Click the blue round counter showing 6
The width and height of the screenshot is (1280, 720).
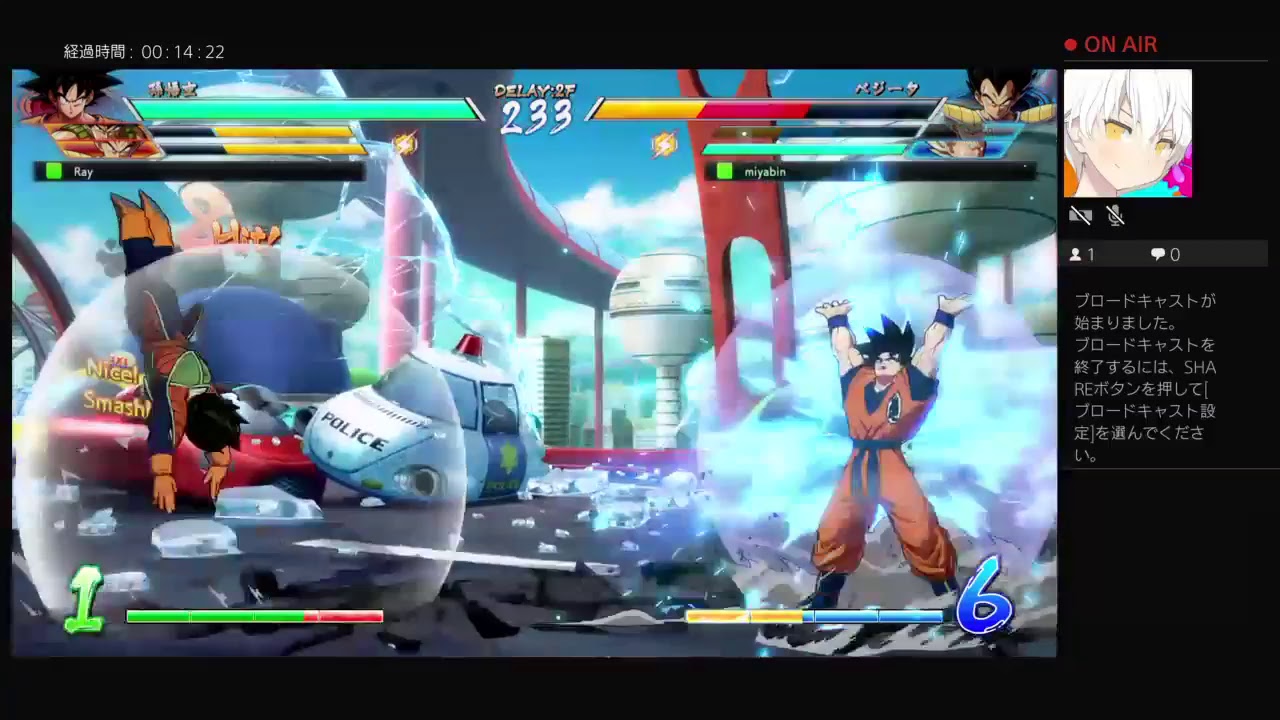985,600
